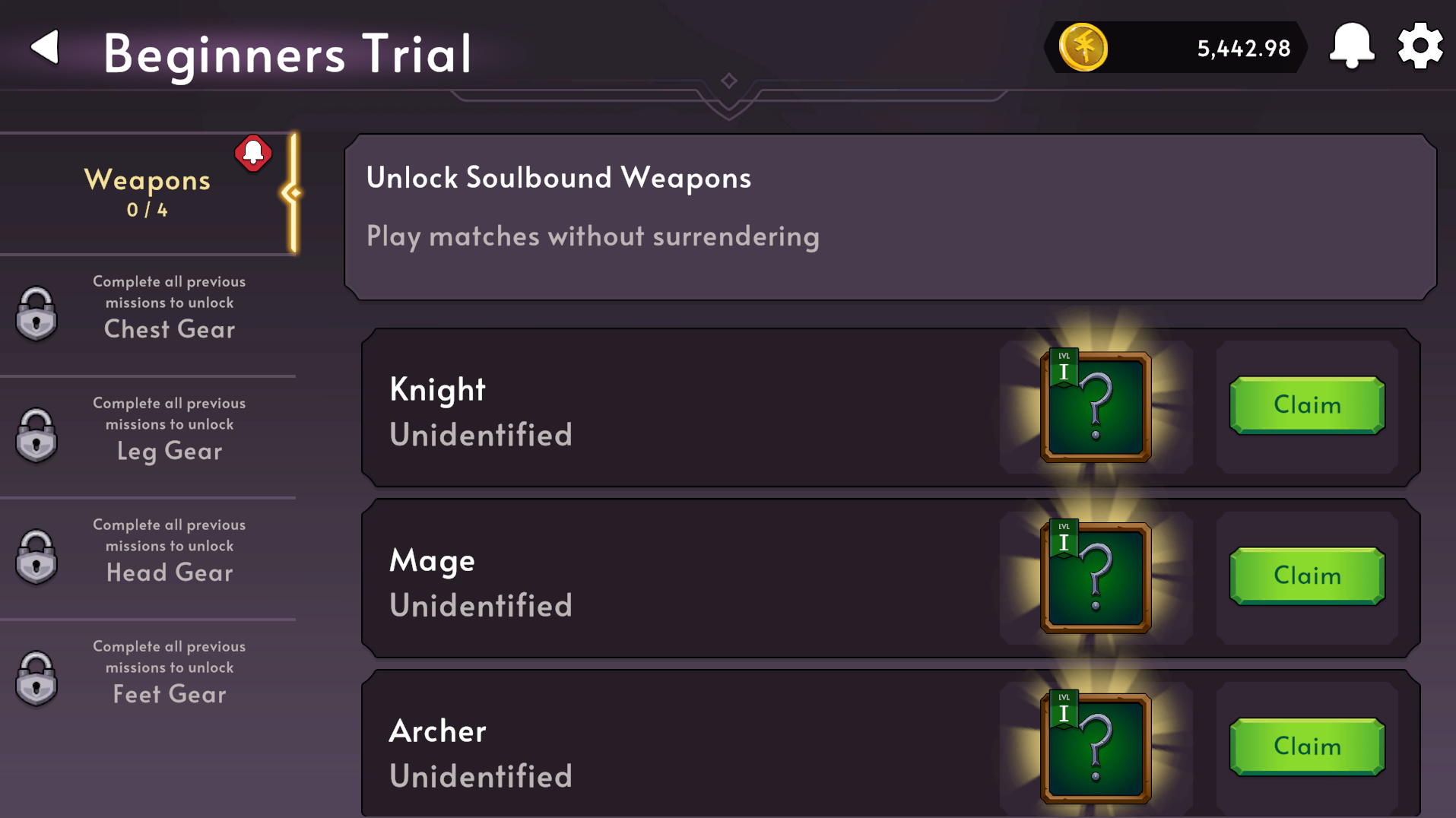
Task: Click the back arrow to leave Beginners Trial
Action: pyautogui.click(x=43, y=46)
